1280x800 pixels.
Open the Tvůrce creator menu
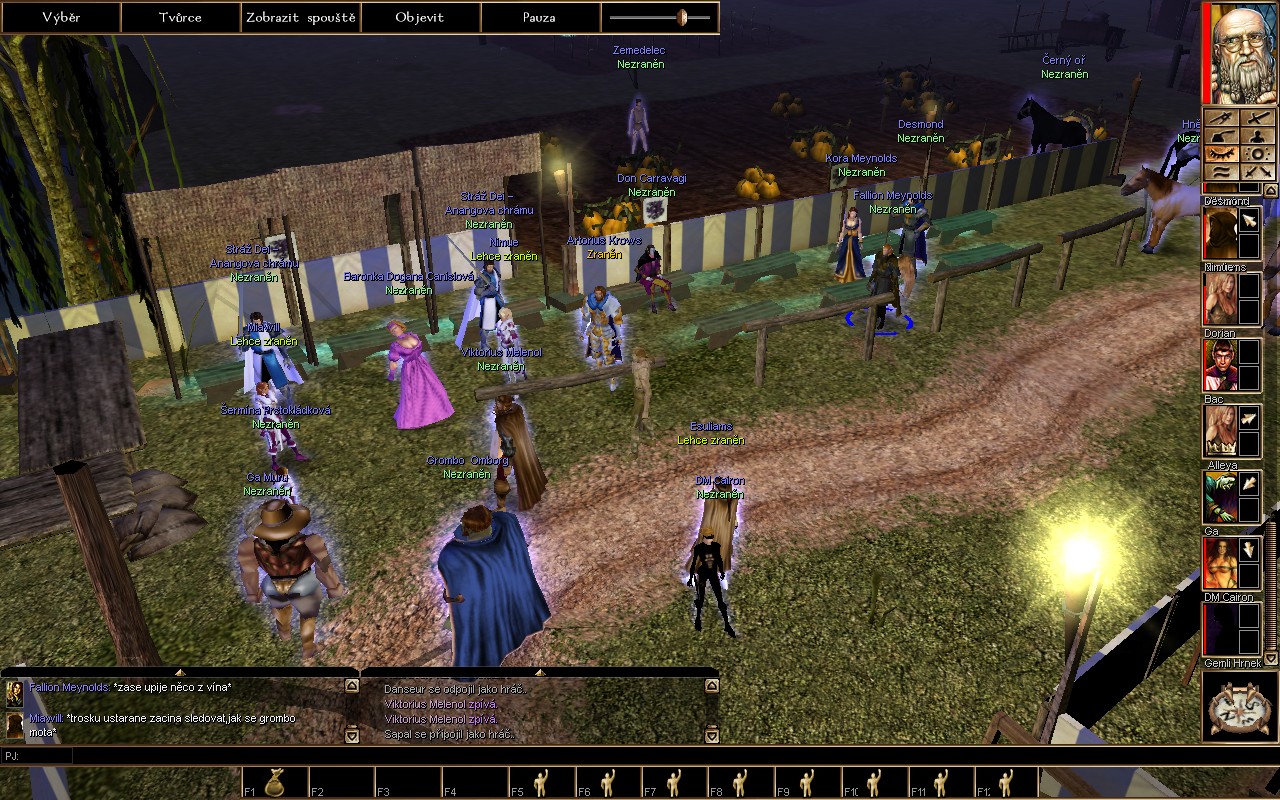click(x=180, y=18)
